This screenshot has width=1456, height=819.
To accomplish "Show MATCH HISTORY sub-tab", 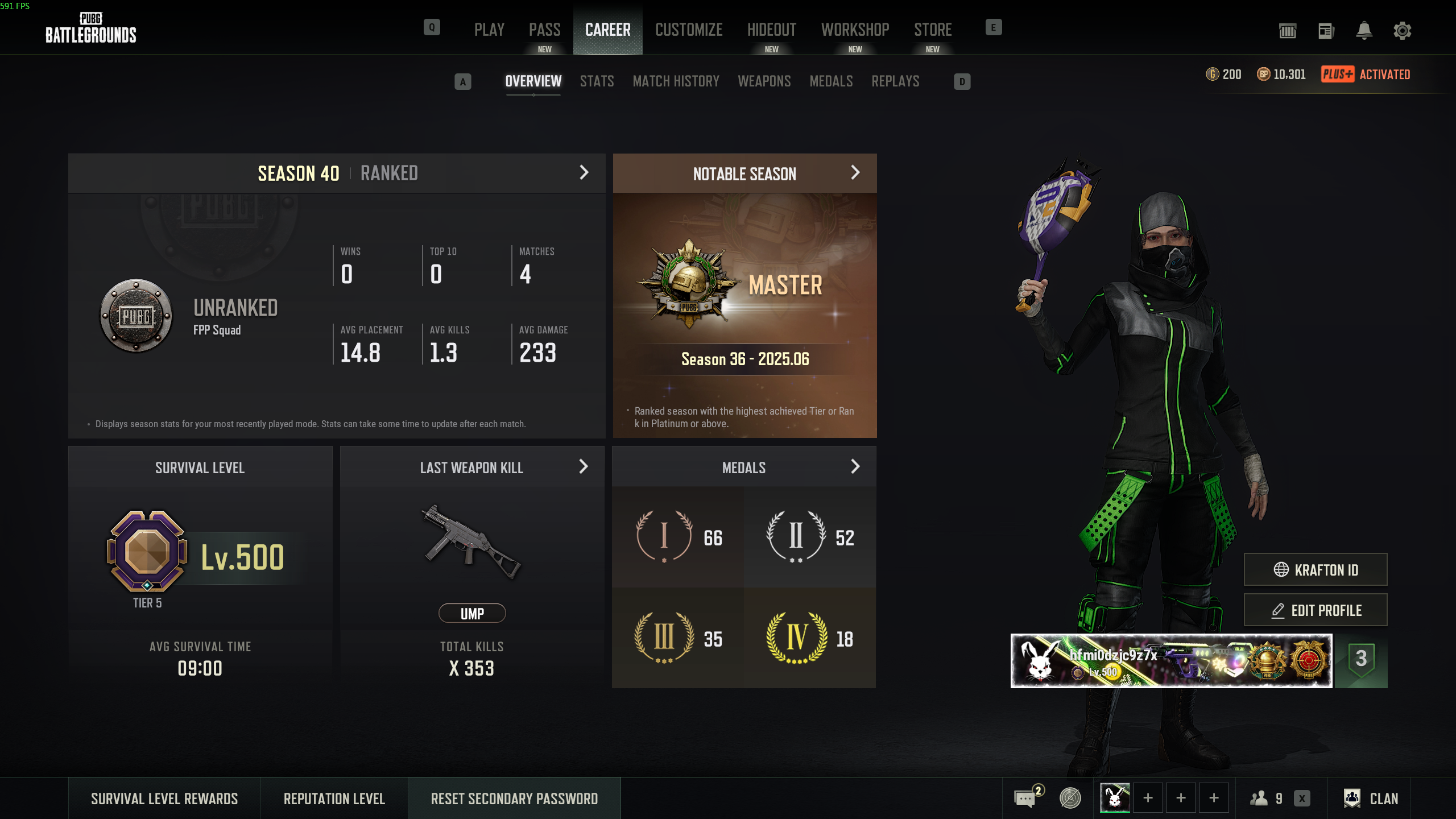I will pos(676,81).
